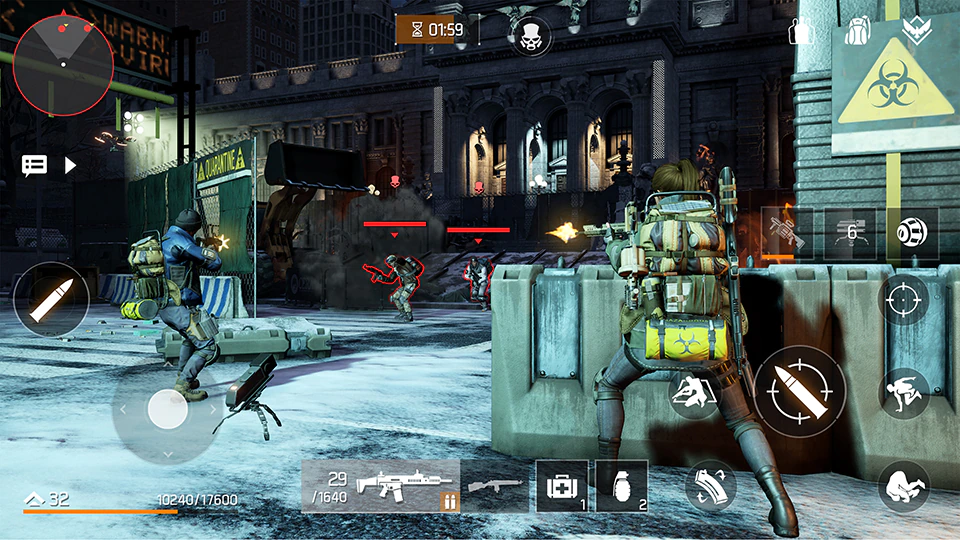Expand the chat with the arrow
Screen dimensions: 960x540
pos(70,165)
